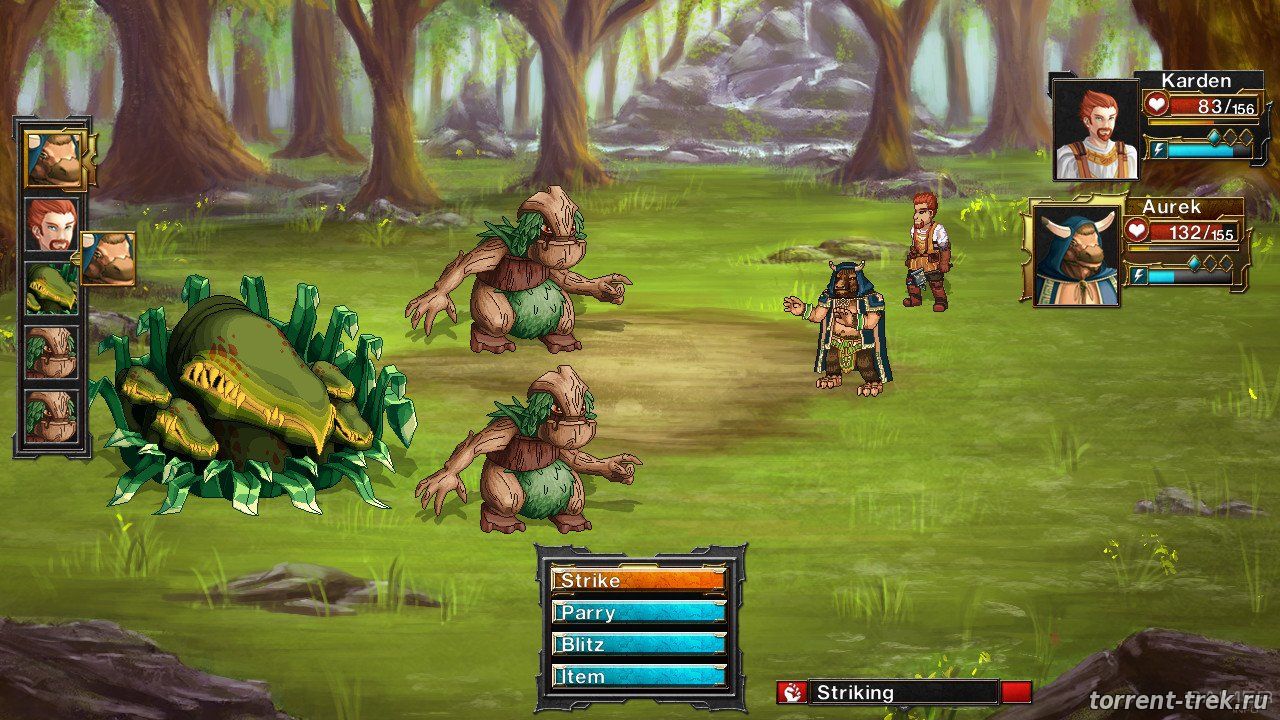The width and height of the screenshot is (1280, 720).
Task: Choose the Strike command
Action: click(x=638, y=580)
